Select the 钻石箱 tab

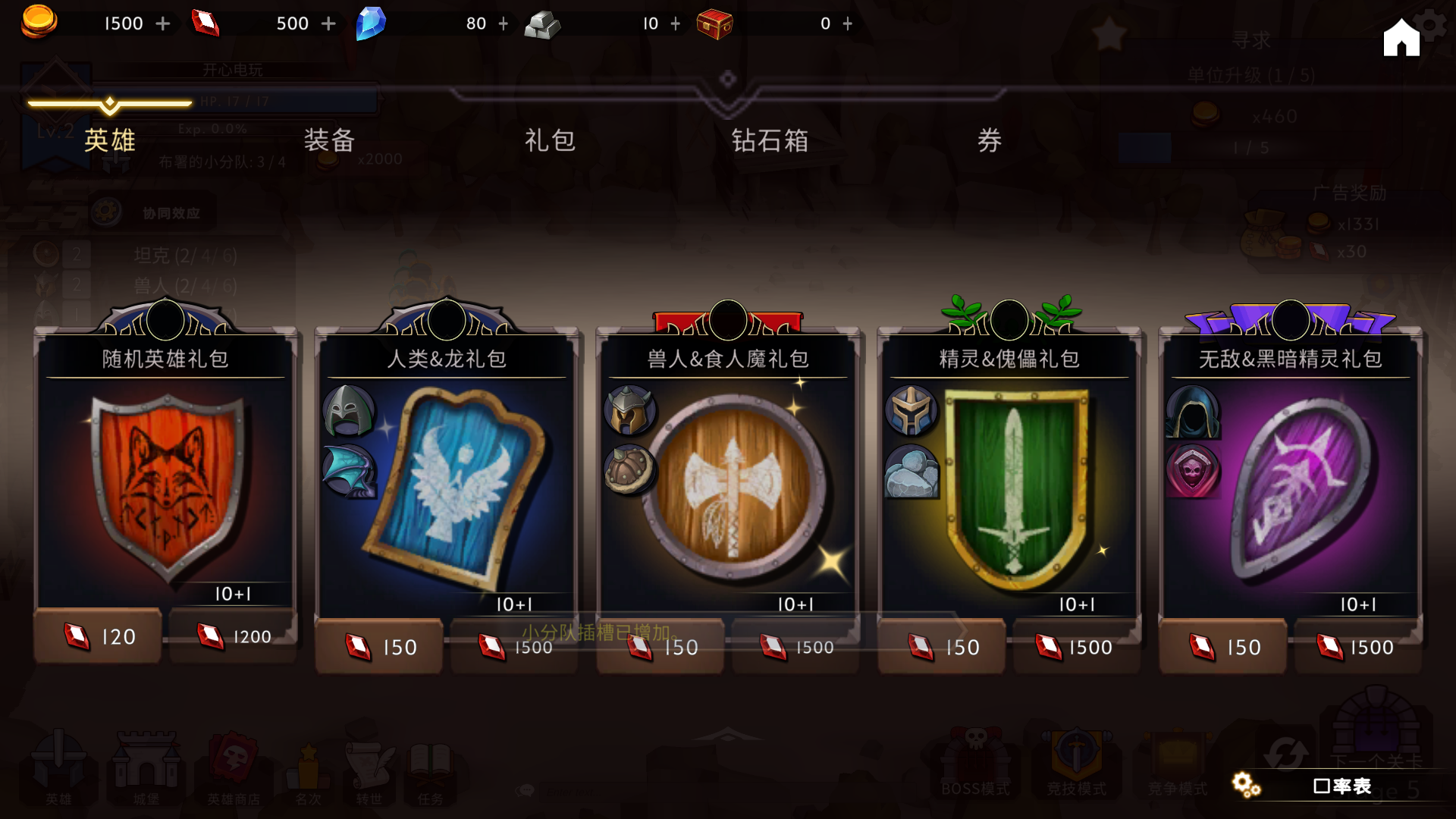[770, 140]
